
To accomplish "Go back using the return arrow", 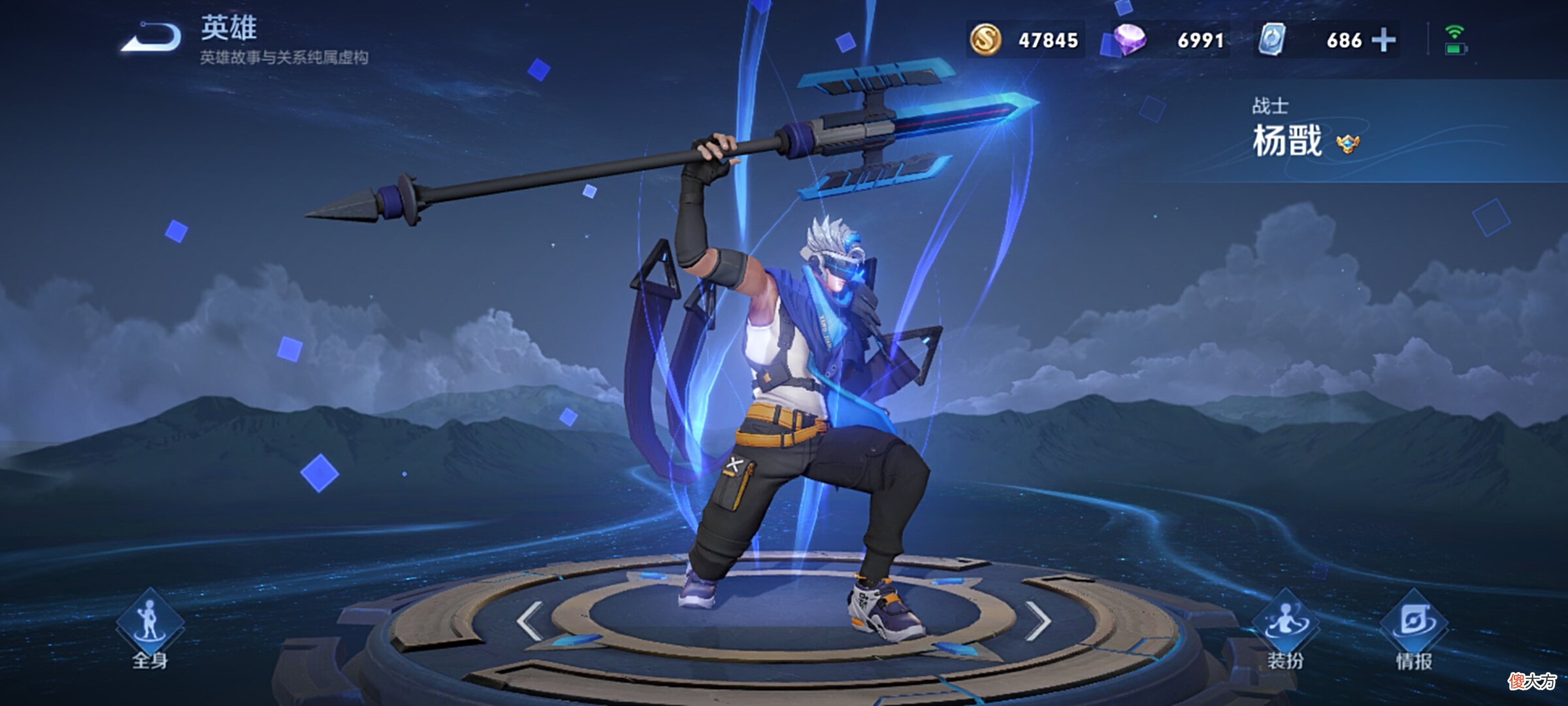I will point(152,37).
